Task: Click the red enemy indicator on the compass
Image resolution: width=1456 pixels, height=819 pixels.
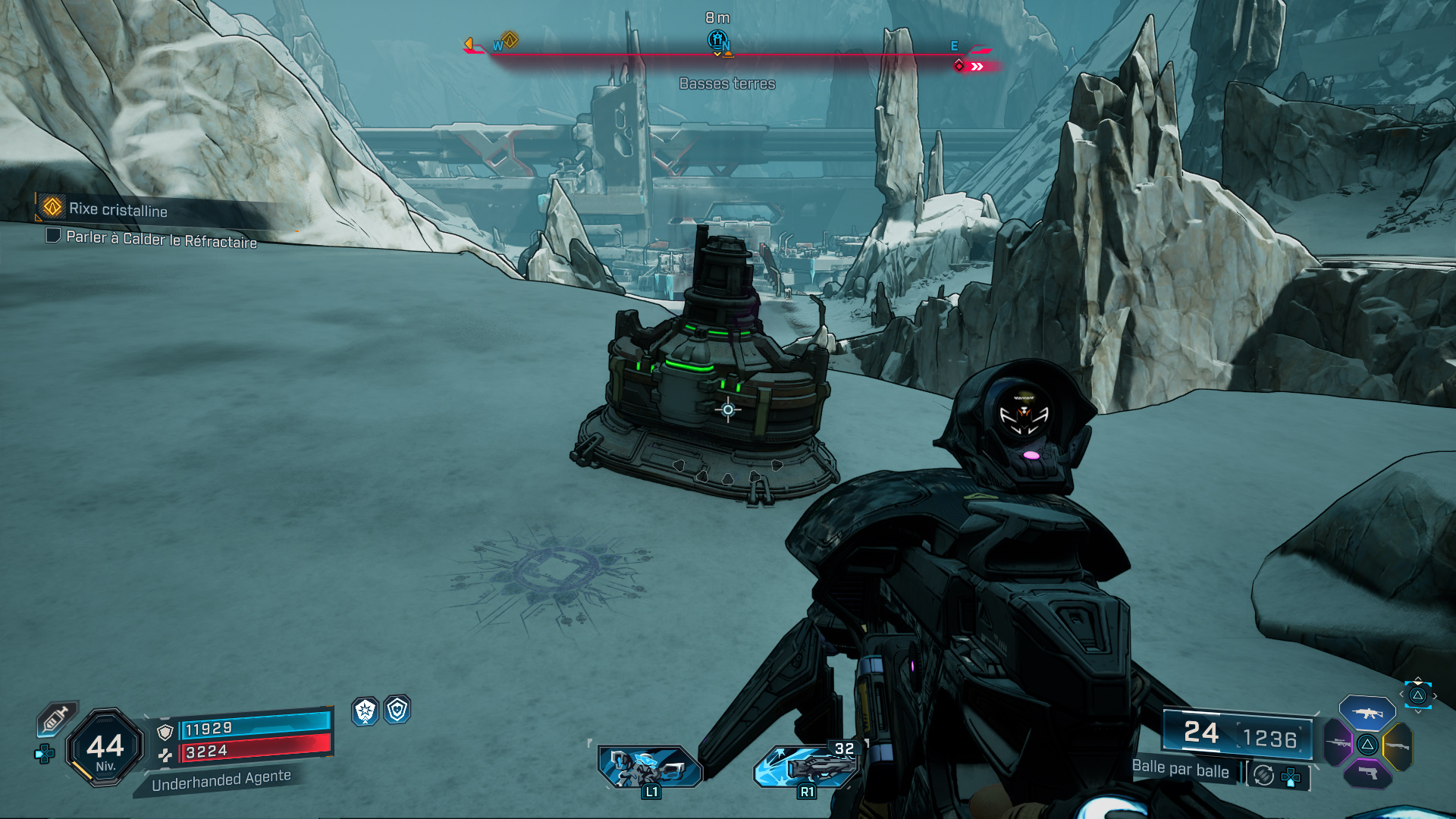Action: (x=959, y=66)
